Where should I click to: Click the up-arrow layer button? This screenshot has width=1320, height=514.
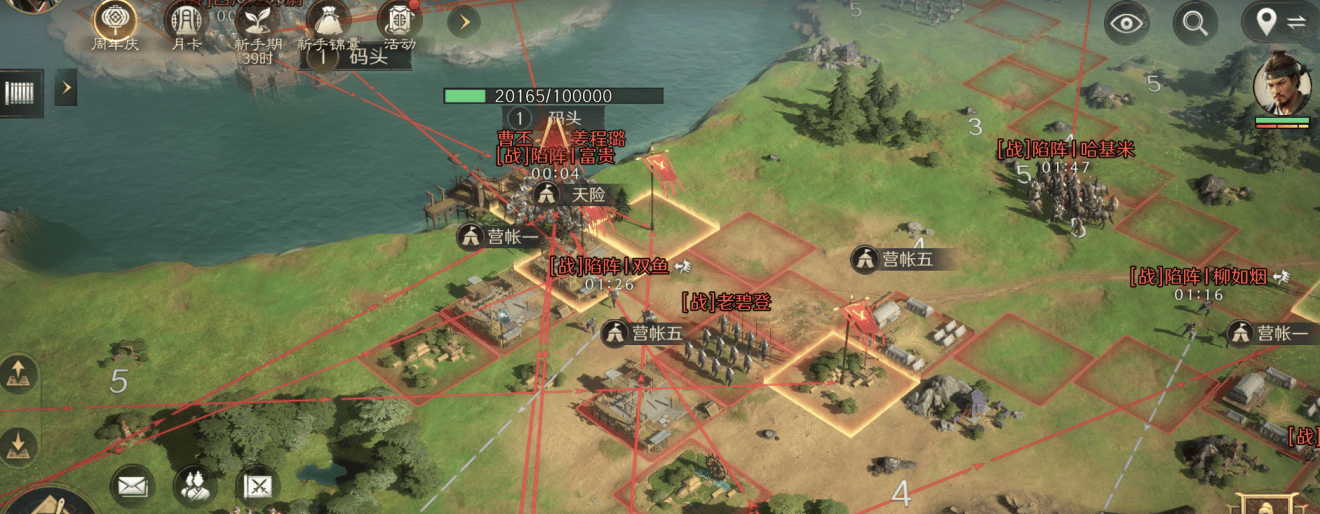(19, 375)
